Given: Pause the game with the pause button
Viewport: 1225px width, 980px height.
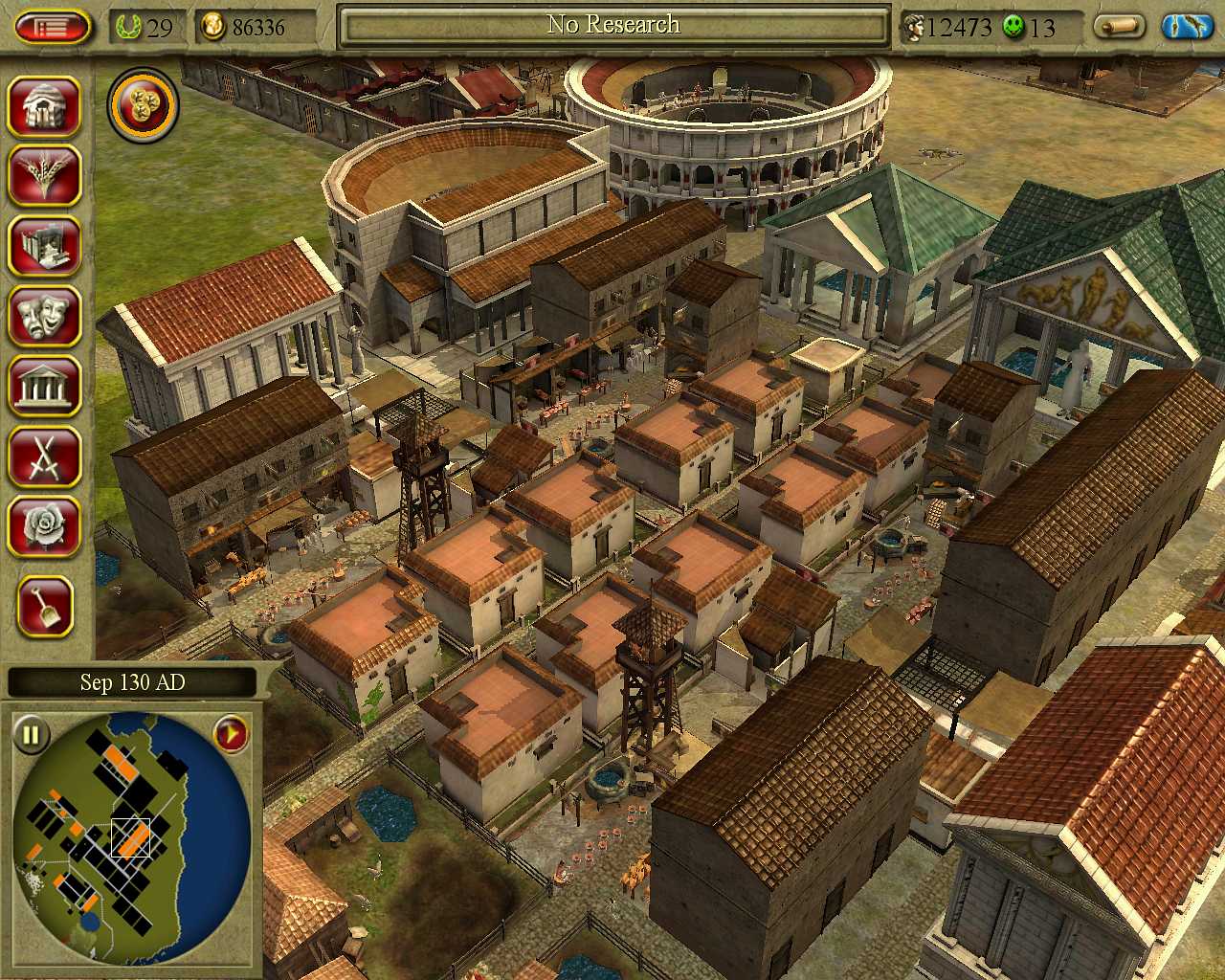Looking at the screenshot, I should pos(31,735).
